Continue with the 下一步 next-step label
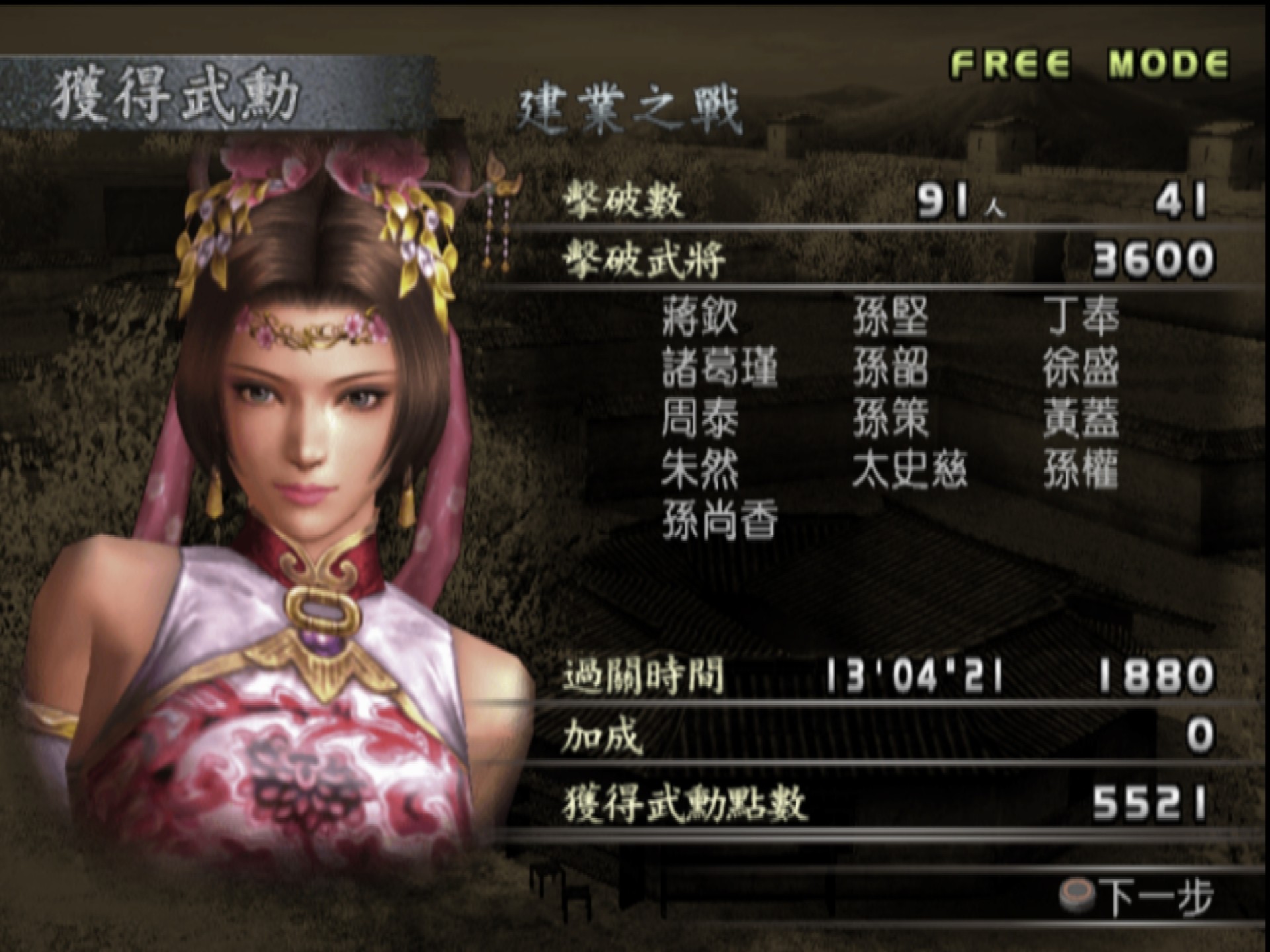Image resolution: width=1270 pixels, height=952 pixels. pos(1156,897)
